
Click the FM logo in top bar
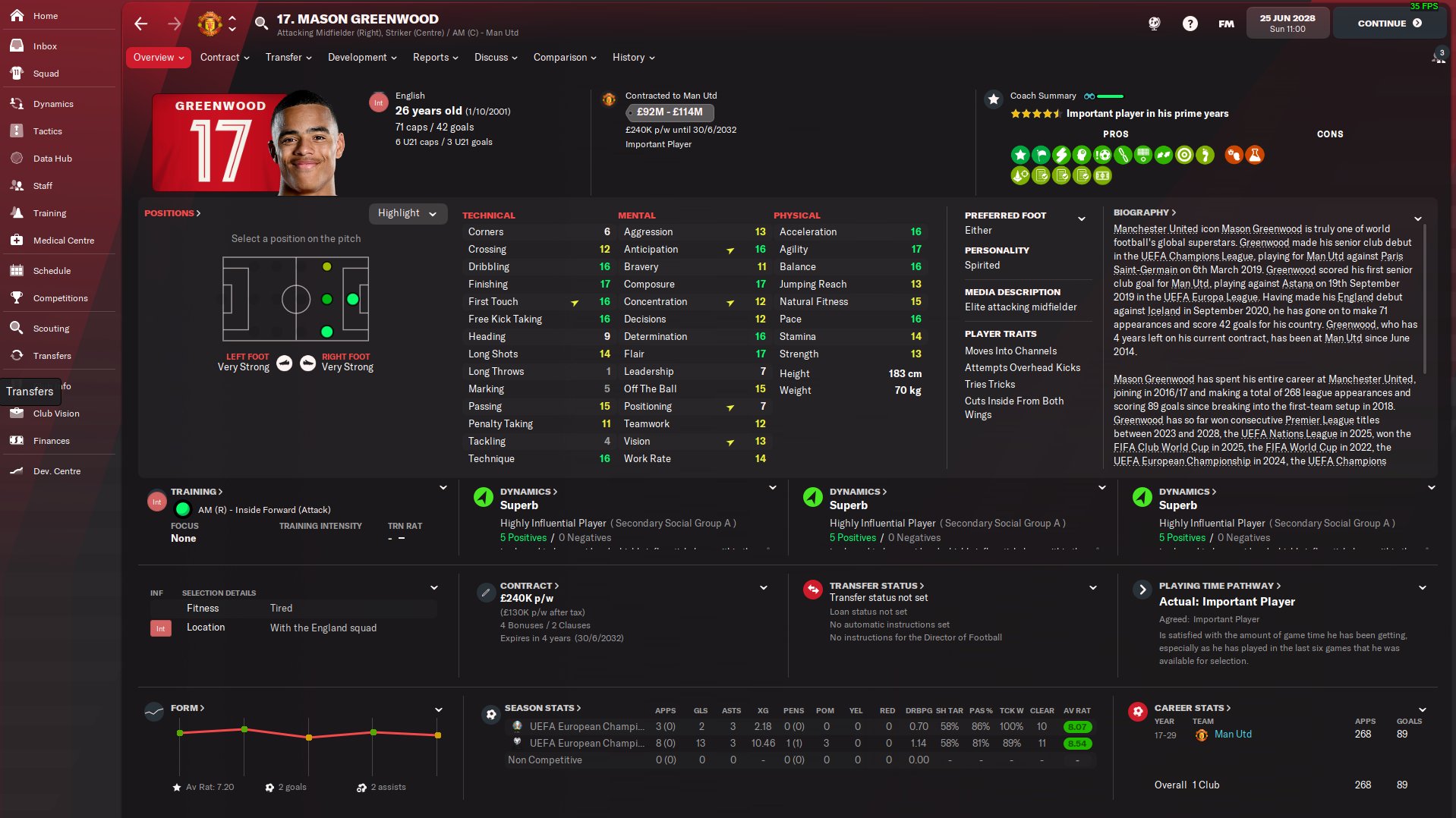[1225, 23]
